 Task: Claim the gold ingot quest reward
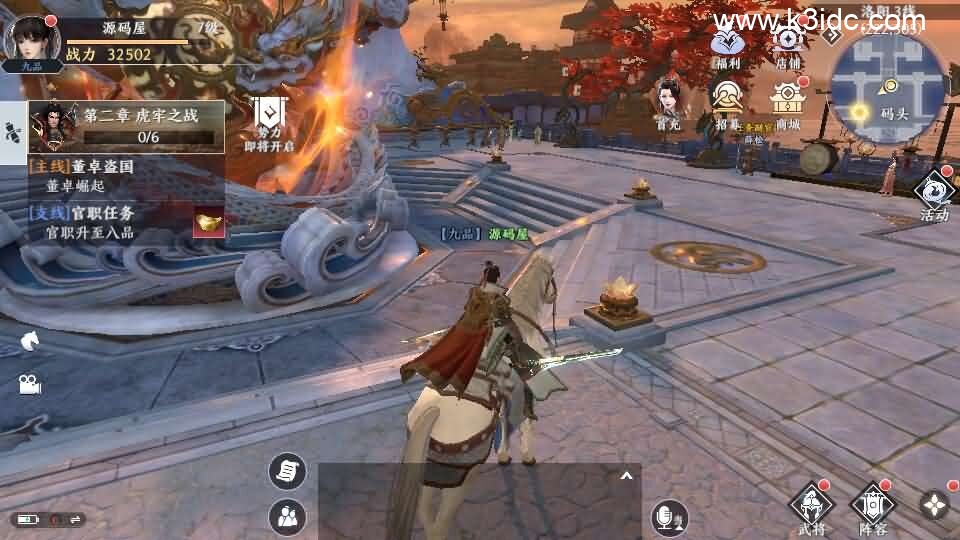point(209,221)
